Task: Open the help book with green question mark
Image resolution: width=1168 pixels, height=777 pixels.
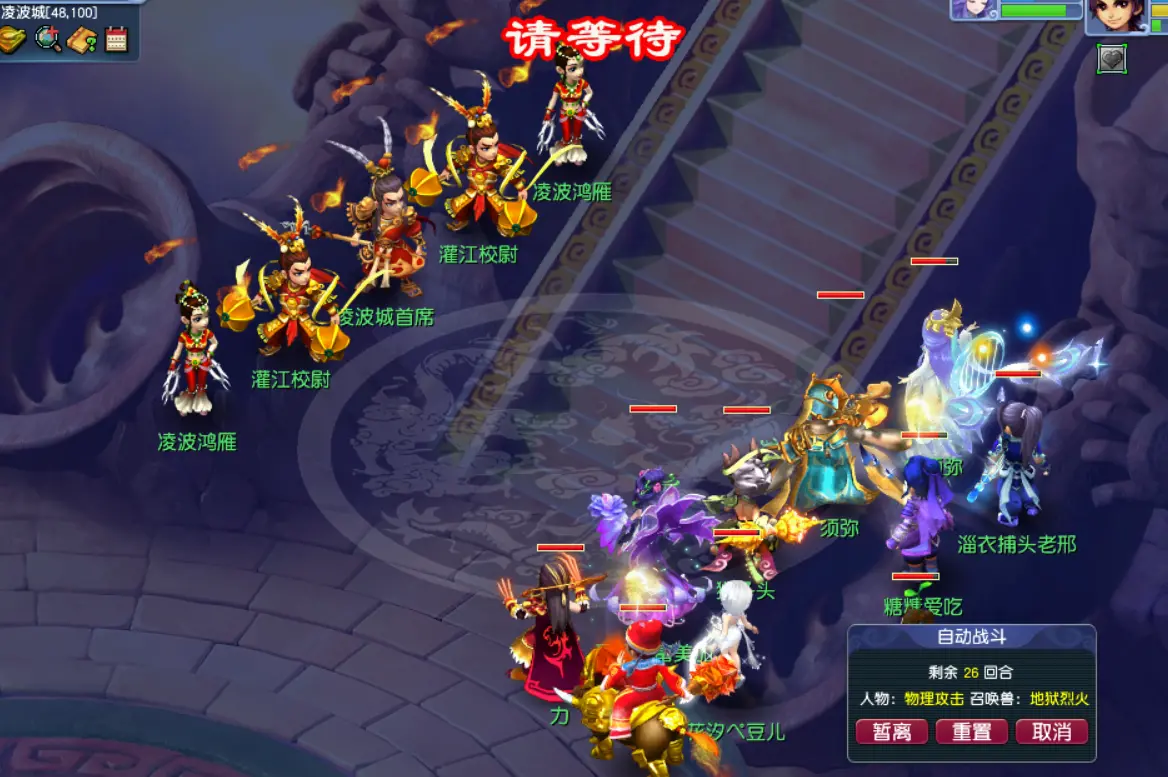Action: click(82, 39)
